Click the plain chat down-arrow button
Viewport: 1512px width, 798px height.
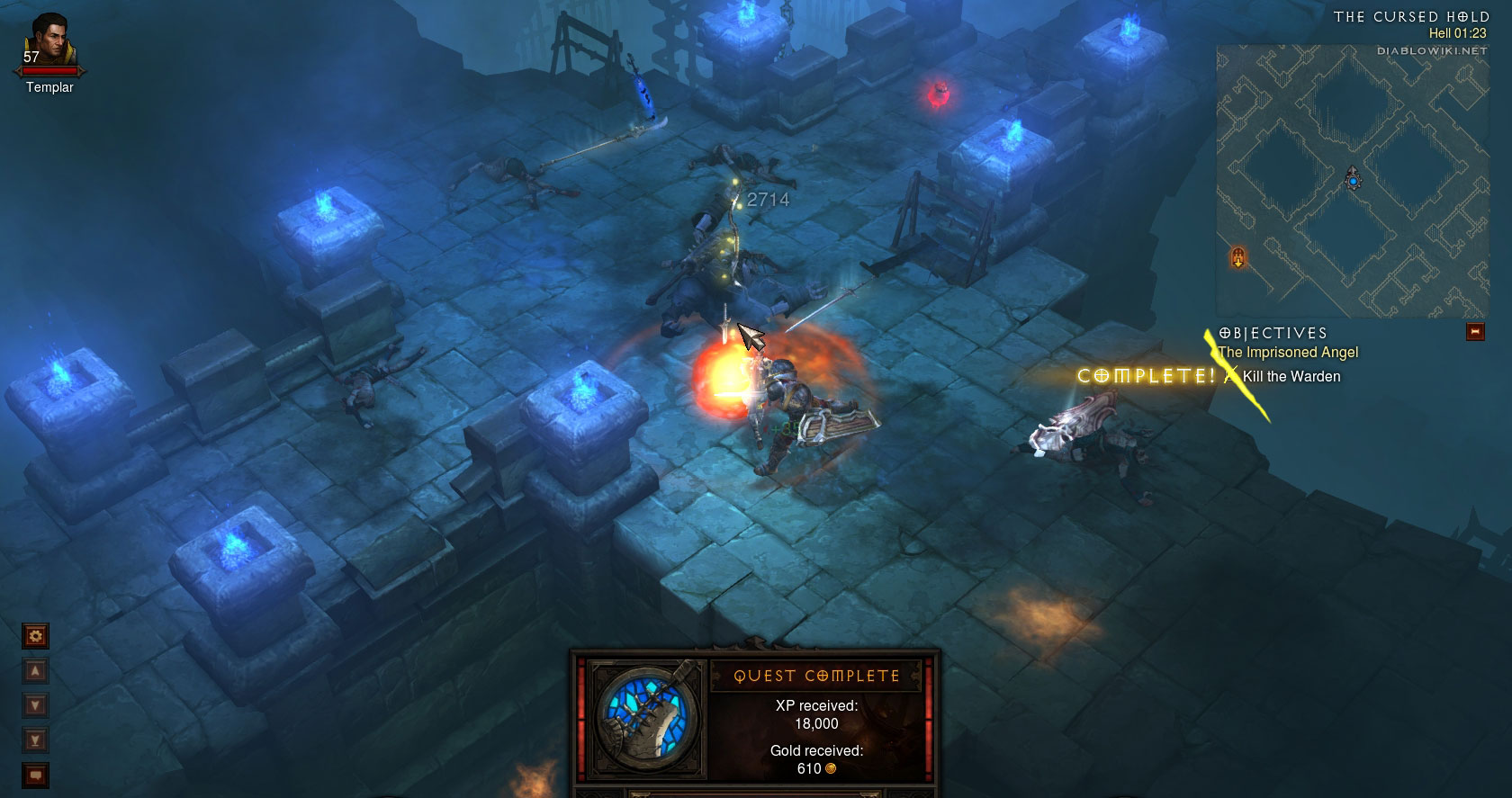click(x=35, y=705)
